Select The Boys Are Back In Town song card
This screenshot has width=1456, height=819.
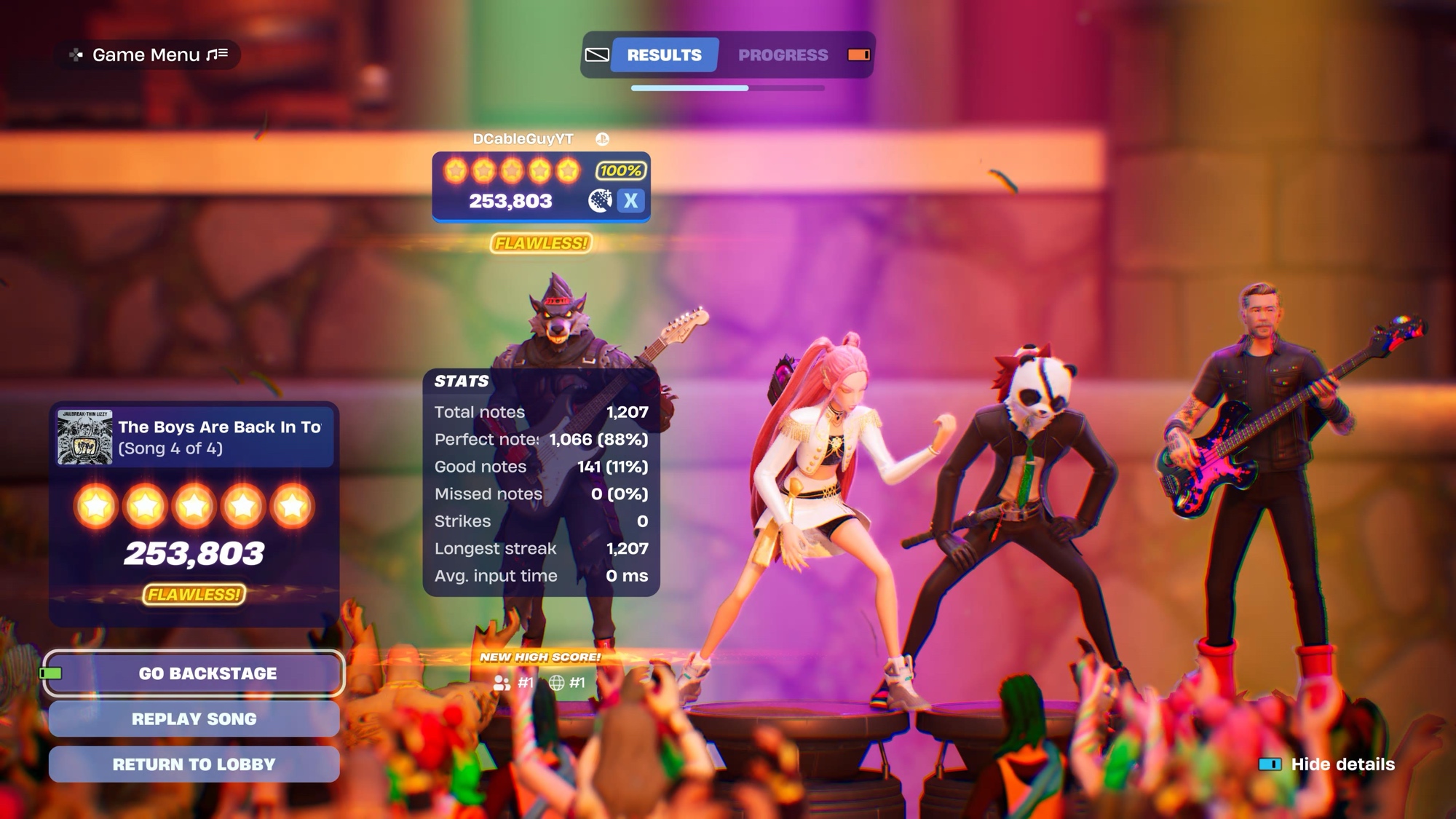click(x=195, y=438)
